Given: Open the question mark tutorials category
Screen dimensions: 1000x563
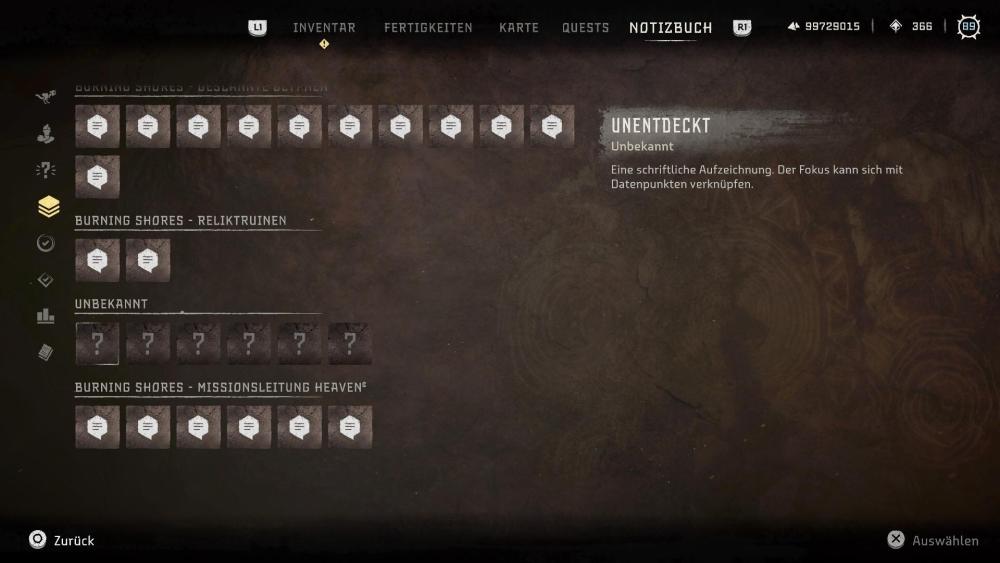Looking at the screenshot, I should (x=46, y=170).
